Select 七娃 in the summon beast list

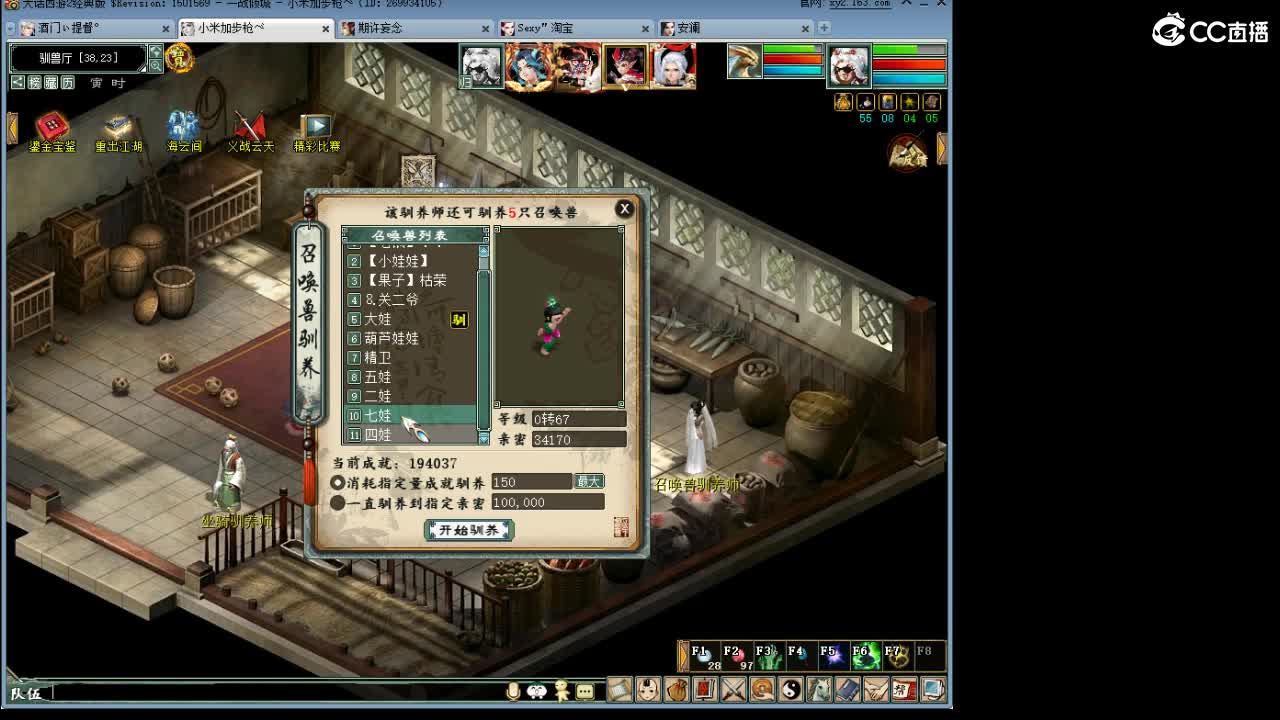coord(377,415)
